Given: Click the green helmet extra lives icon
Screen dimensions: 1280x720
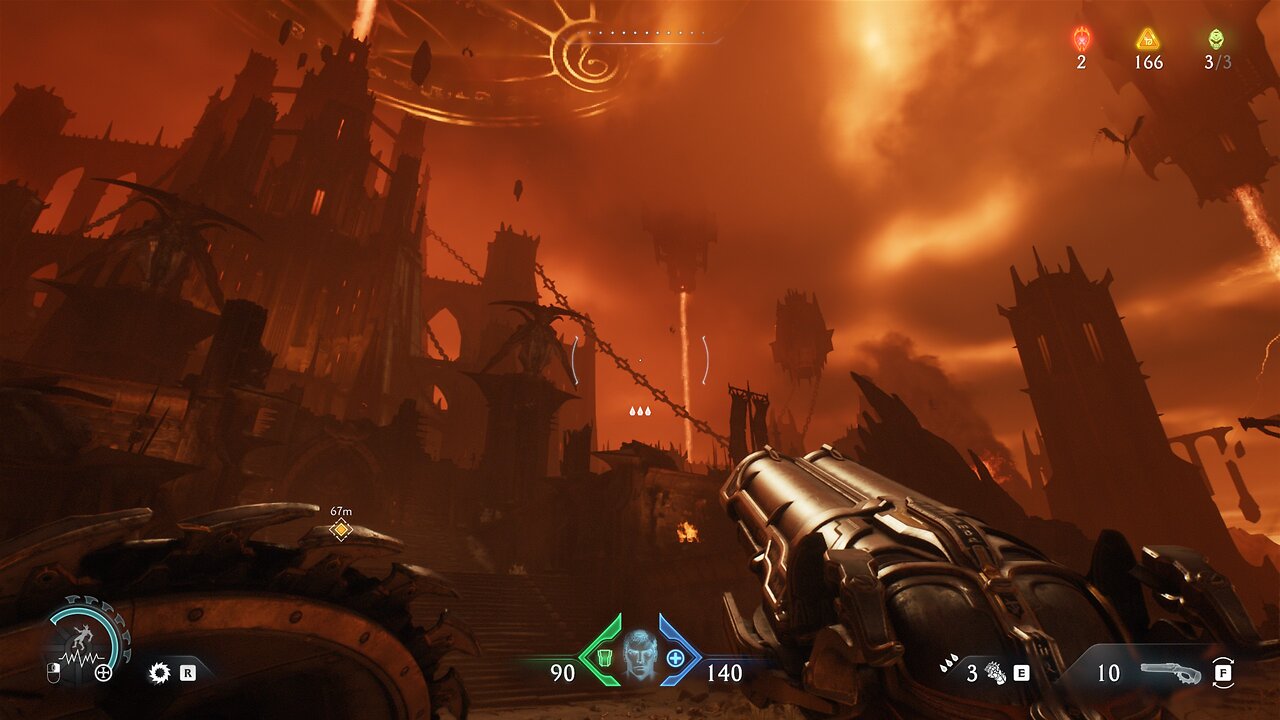Looking at the screenshot, I should [1216, 39].
